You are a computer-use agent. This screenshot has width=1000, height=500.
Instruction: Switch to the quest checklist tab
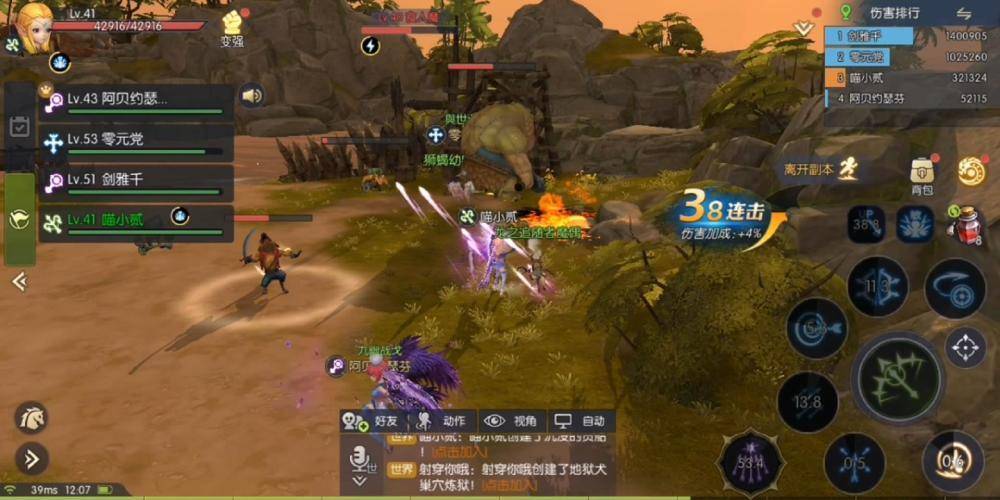19,127
